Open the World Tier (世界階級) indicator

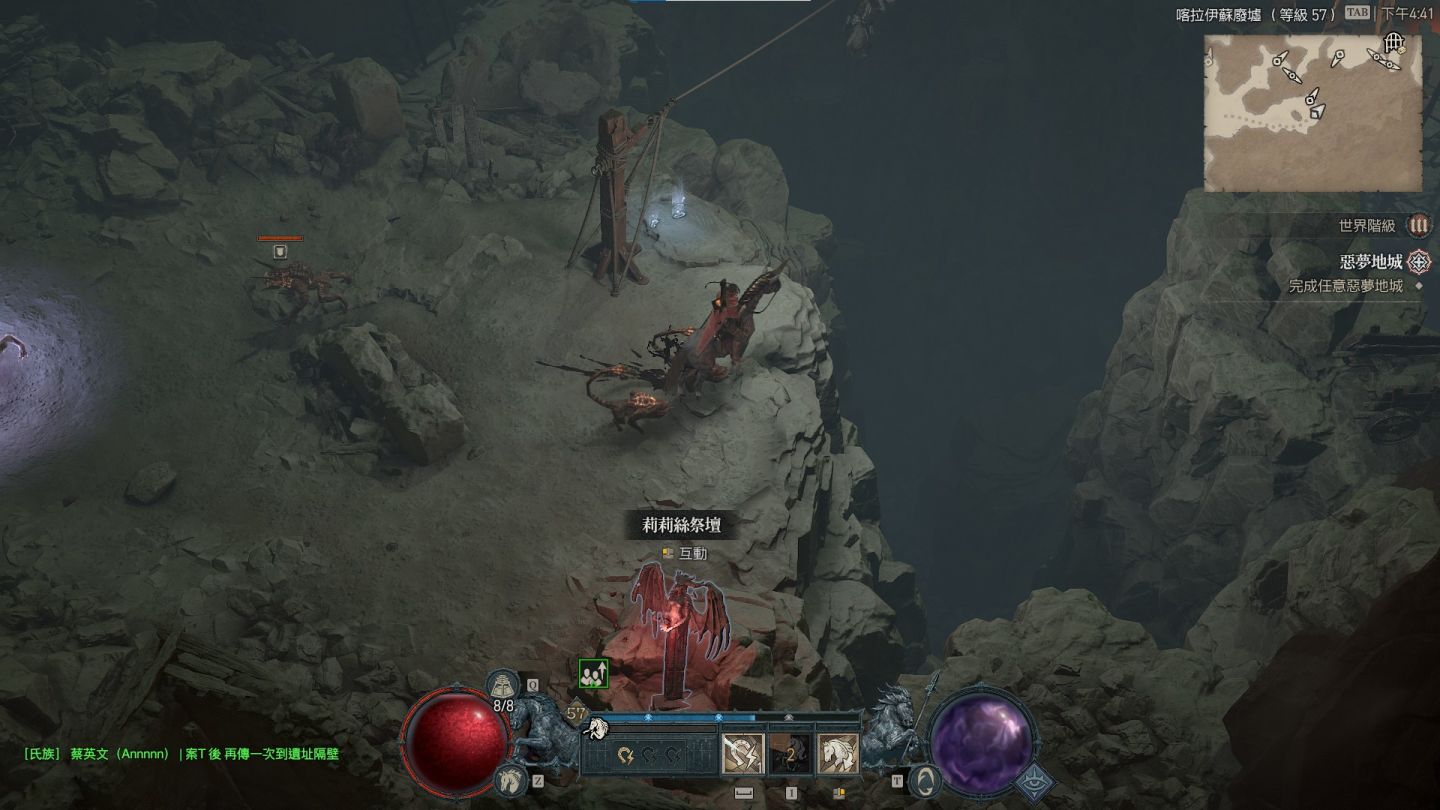pos(1418,226)
